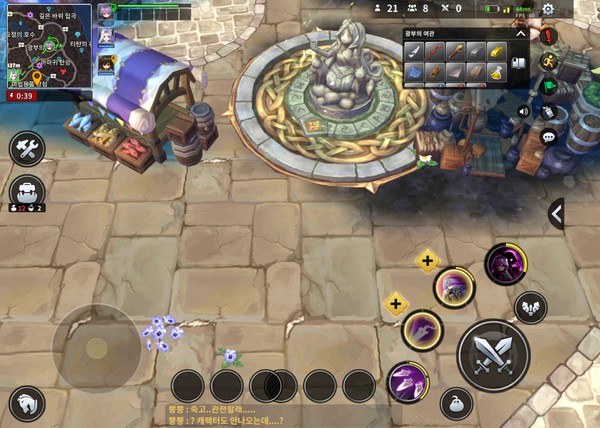Expand the side panel arrow tab
Screen dimensions: 600x428
[556, 213]
